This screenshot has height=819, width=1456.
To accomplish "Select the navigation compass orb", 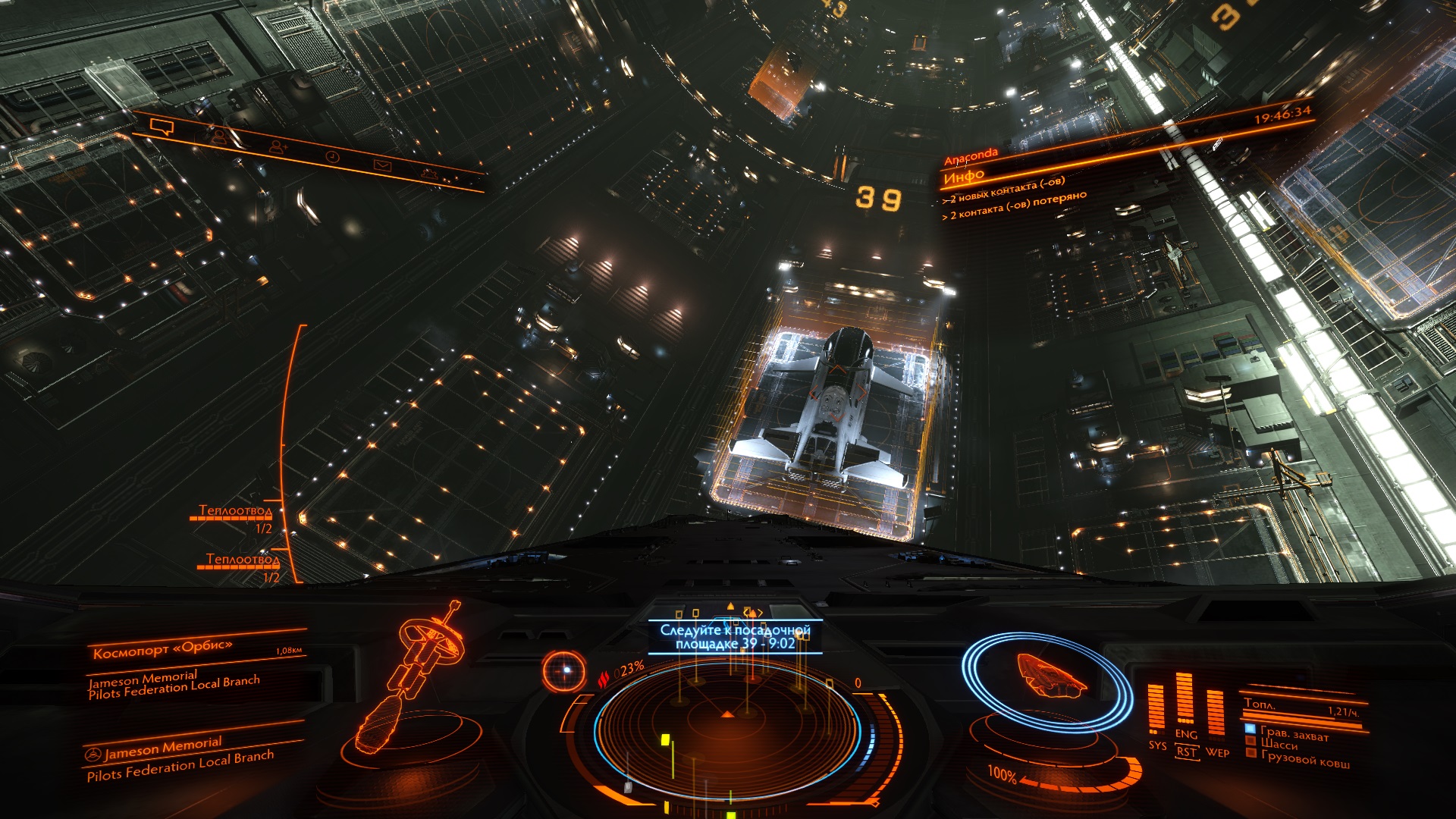I will pos(565,670).
